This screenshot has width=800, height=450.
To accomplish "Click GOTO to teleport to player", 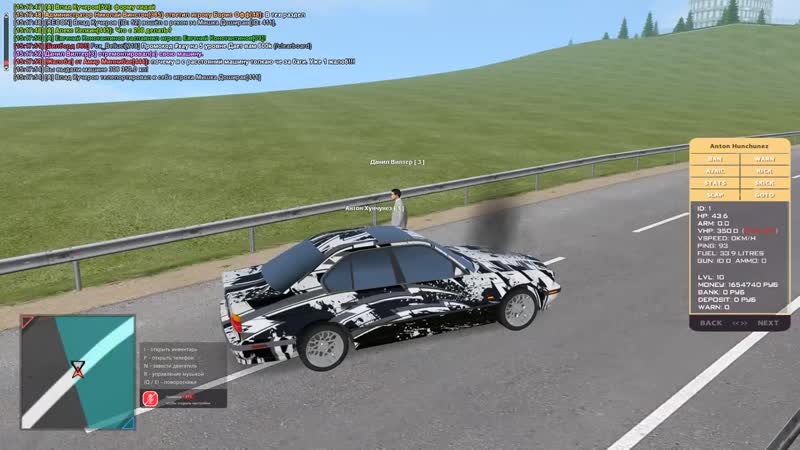I will click(x=764, y=195).
